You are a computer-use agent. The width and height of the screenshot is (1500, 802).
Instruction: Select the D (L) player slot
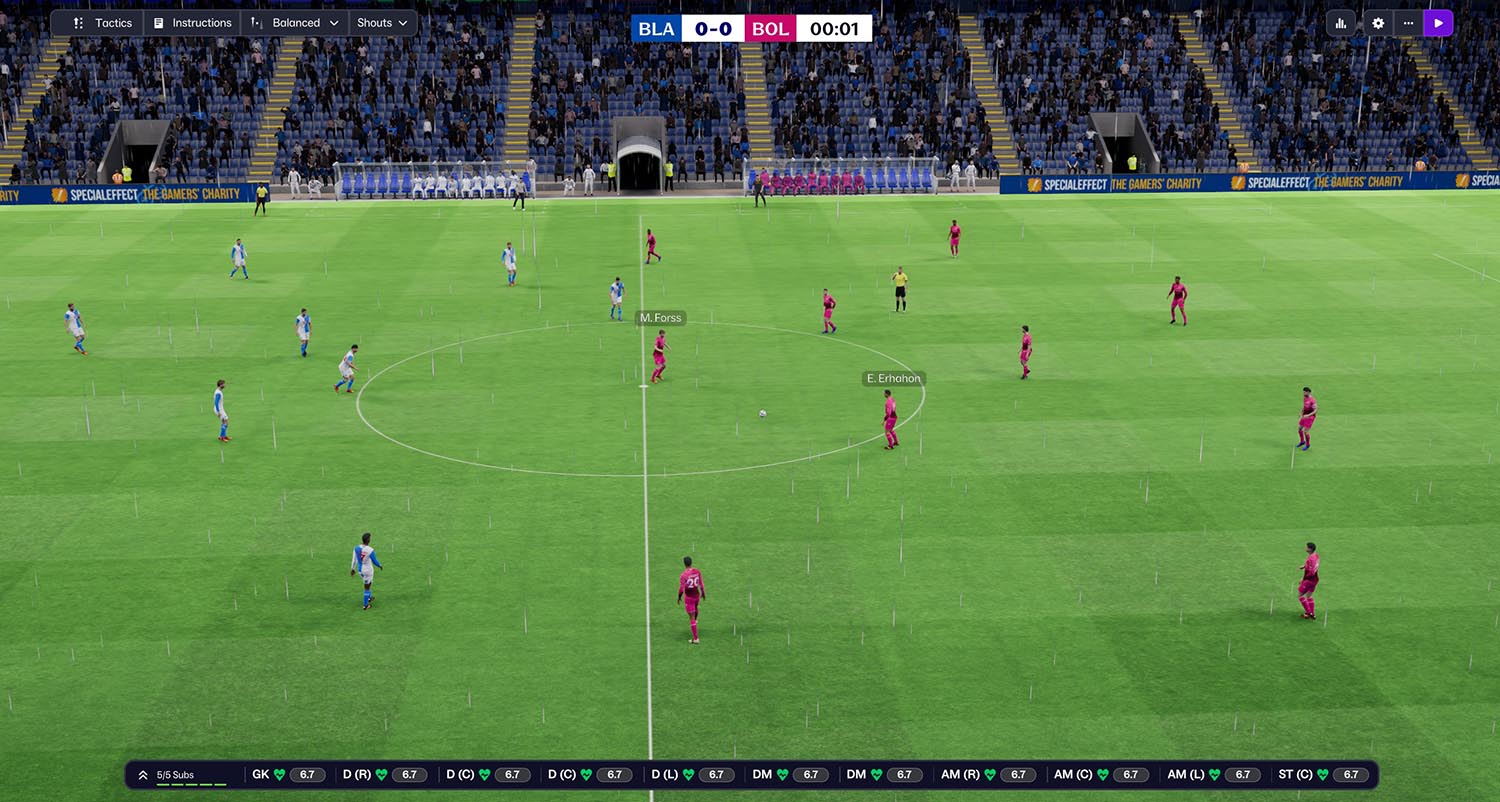coord(692,775)
